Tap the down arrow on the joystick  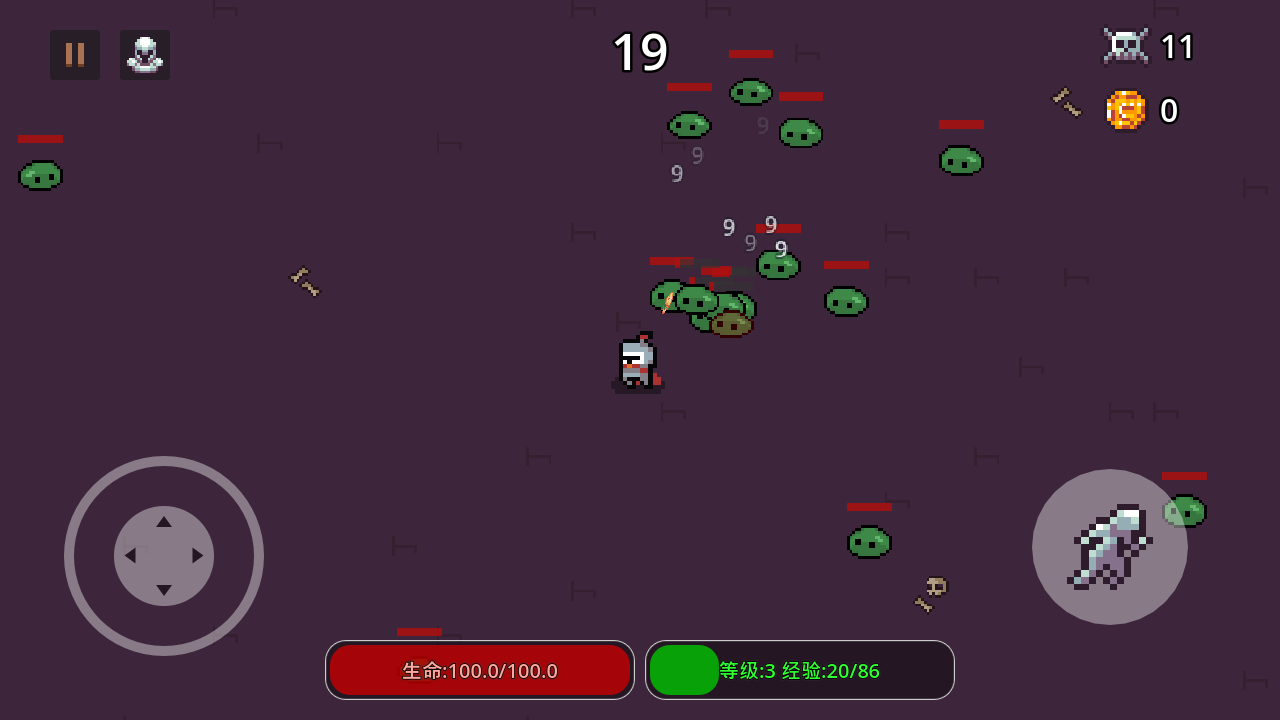164,589
